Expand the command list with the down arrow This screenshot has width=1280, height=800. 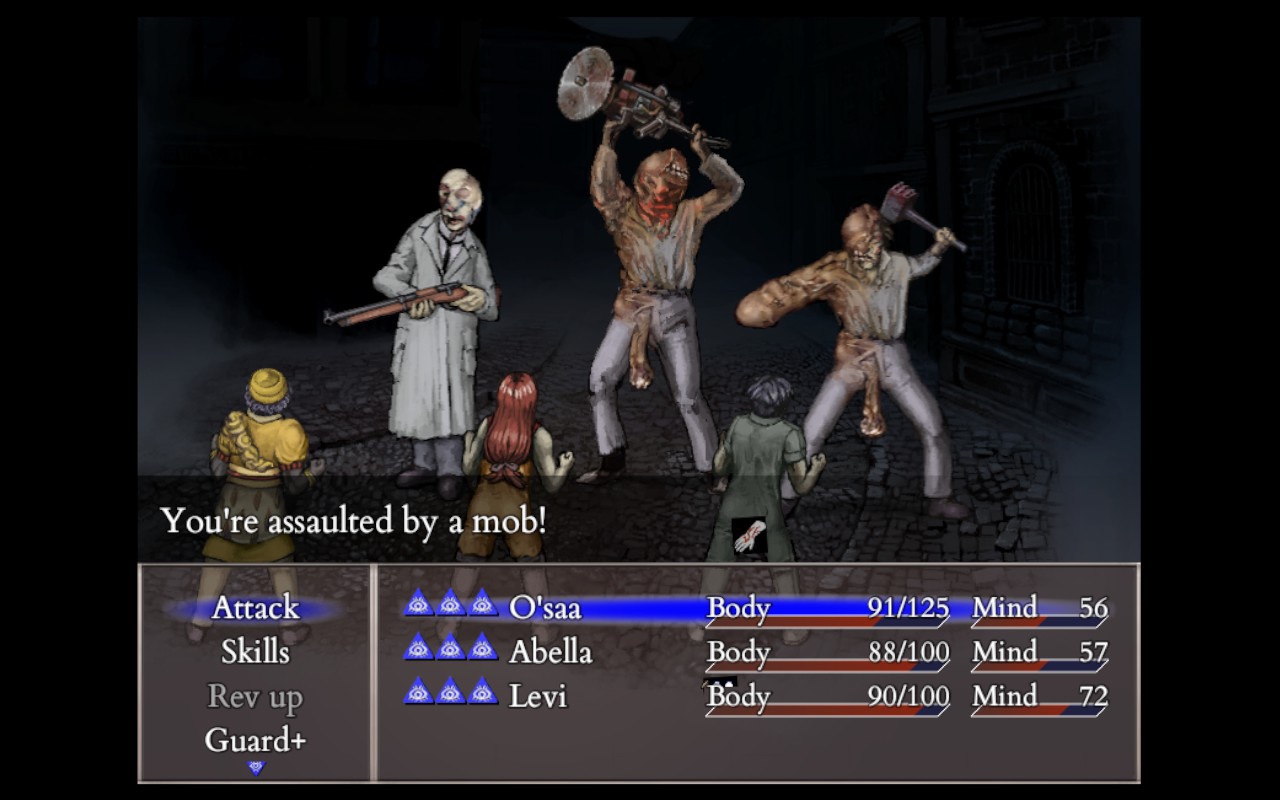(257, 765)
